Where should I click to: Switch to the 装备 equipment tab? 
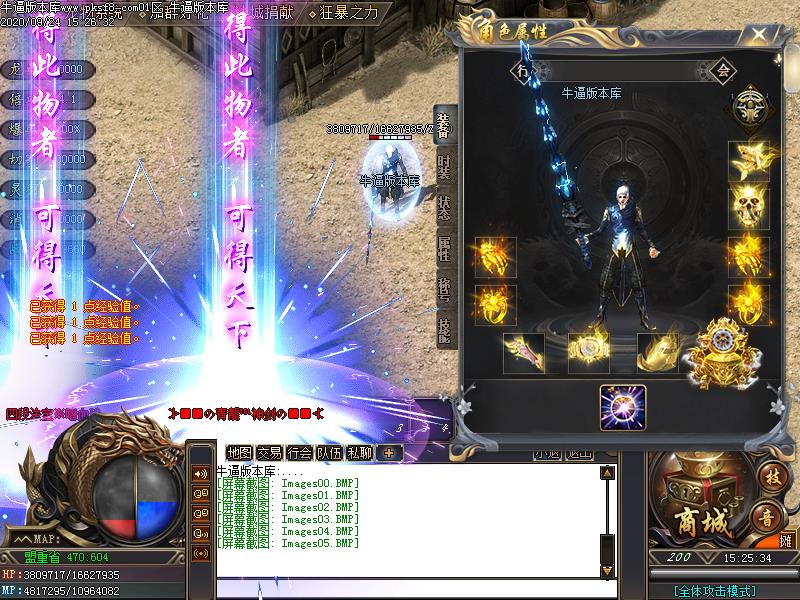444,124
